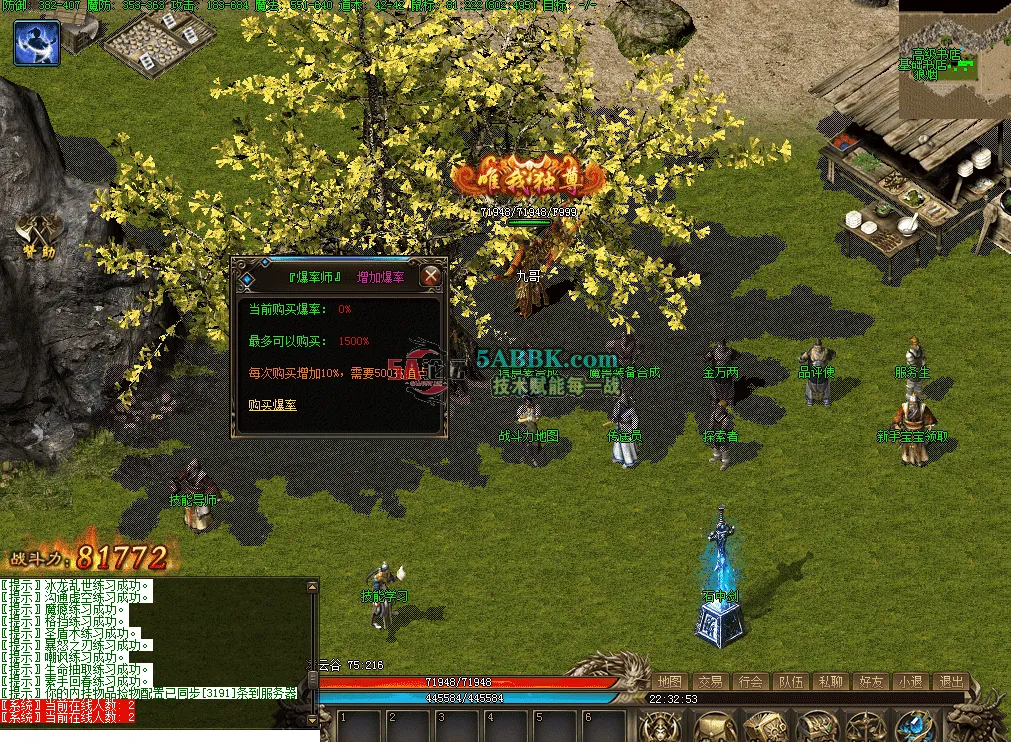This screenshot has width=1011, height=742.
Task: Open the 私聊 private chat
Action: pos(831,681)
